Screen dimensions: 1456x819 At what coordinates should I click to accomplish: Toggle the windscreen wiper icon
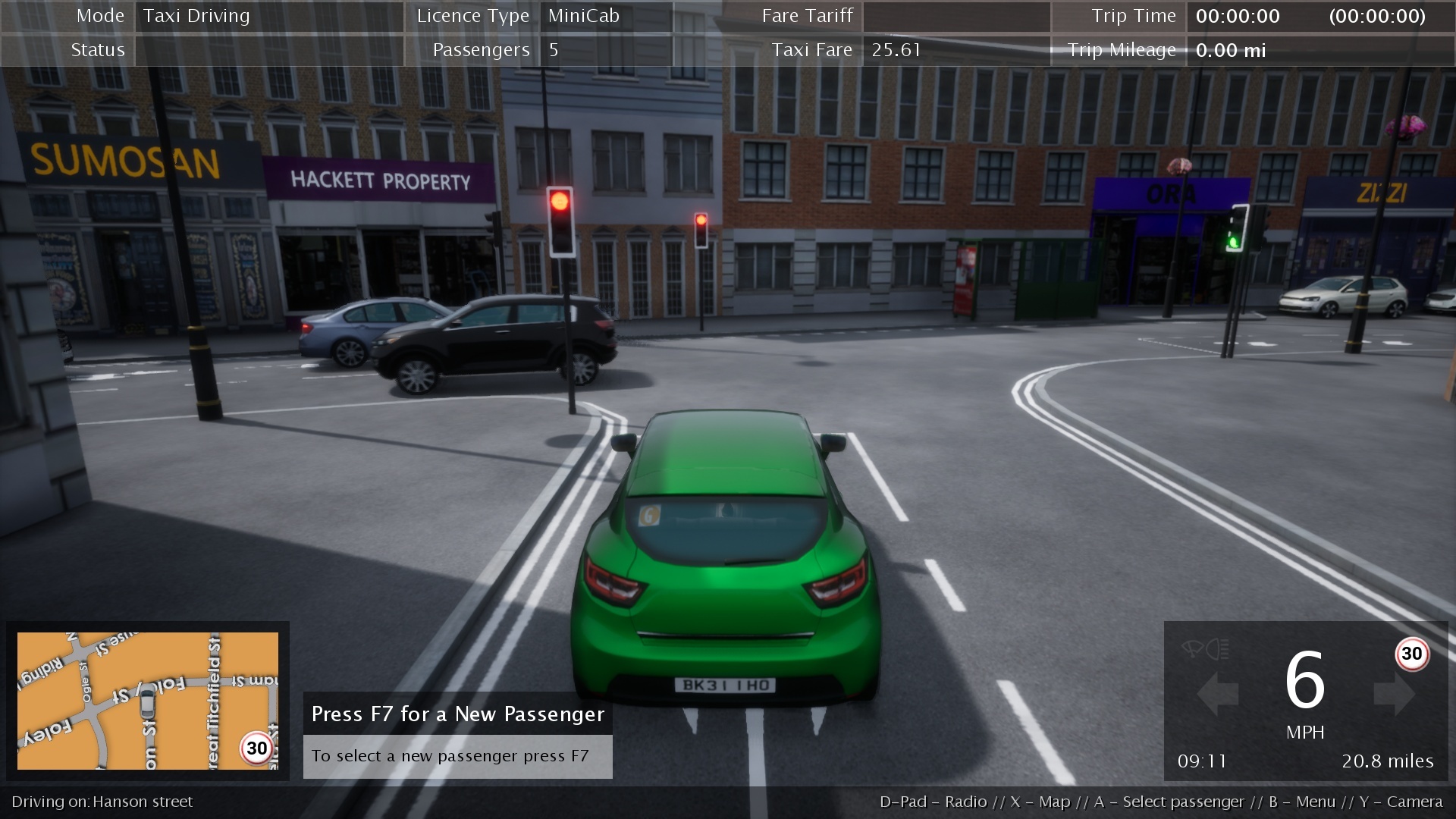(x=1192, y=649)
